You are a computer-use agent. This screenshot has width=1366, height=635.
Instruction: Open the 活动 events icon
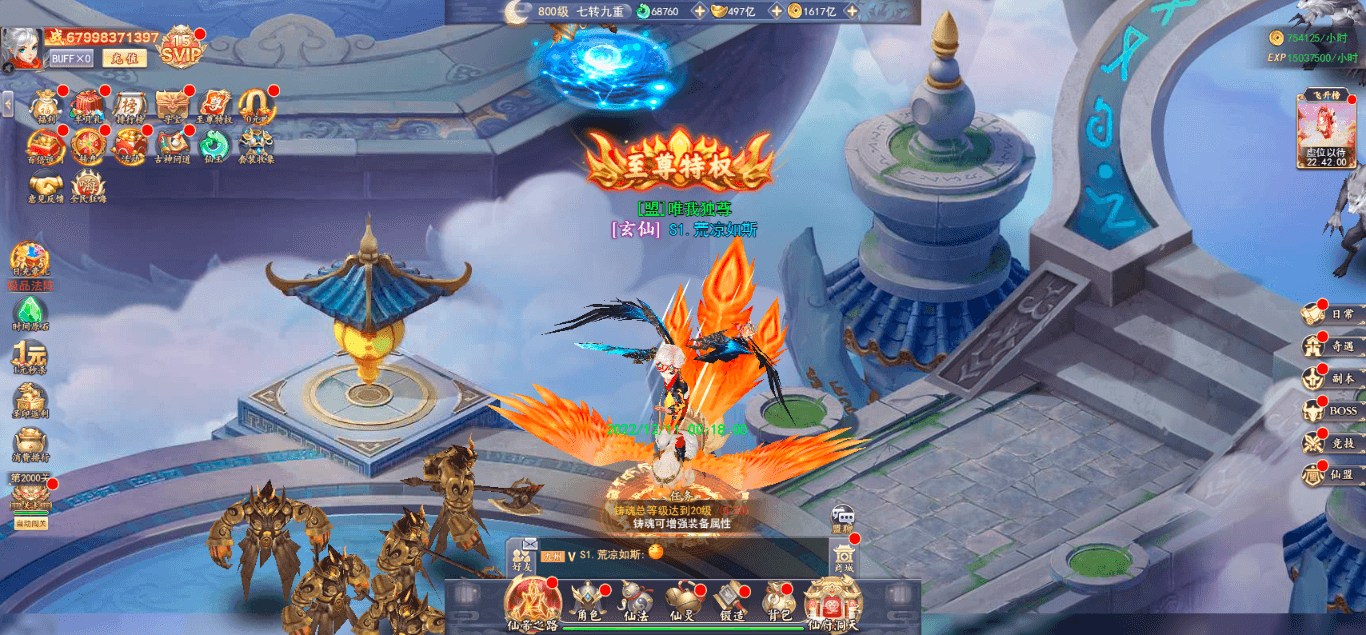point(129,146)
